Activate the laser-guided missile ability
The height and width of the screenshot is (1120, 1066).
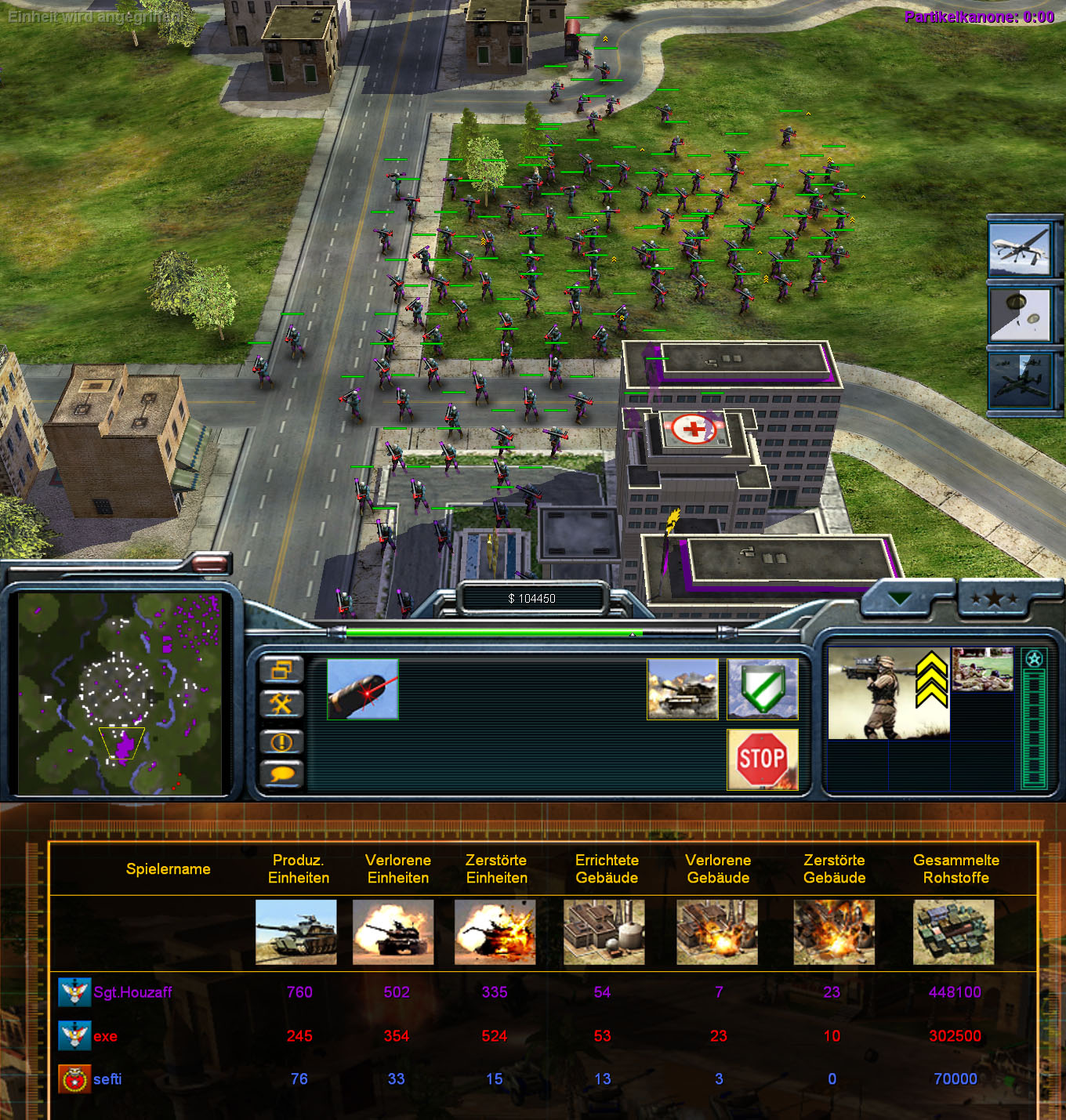click(x=363, y=689)
